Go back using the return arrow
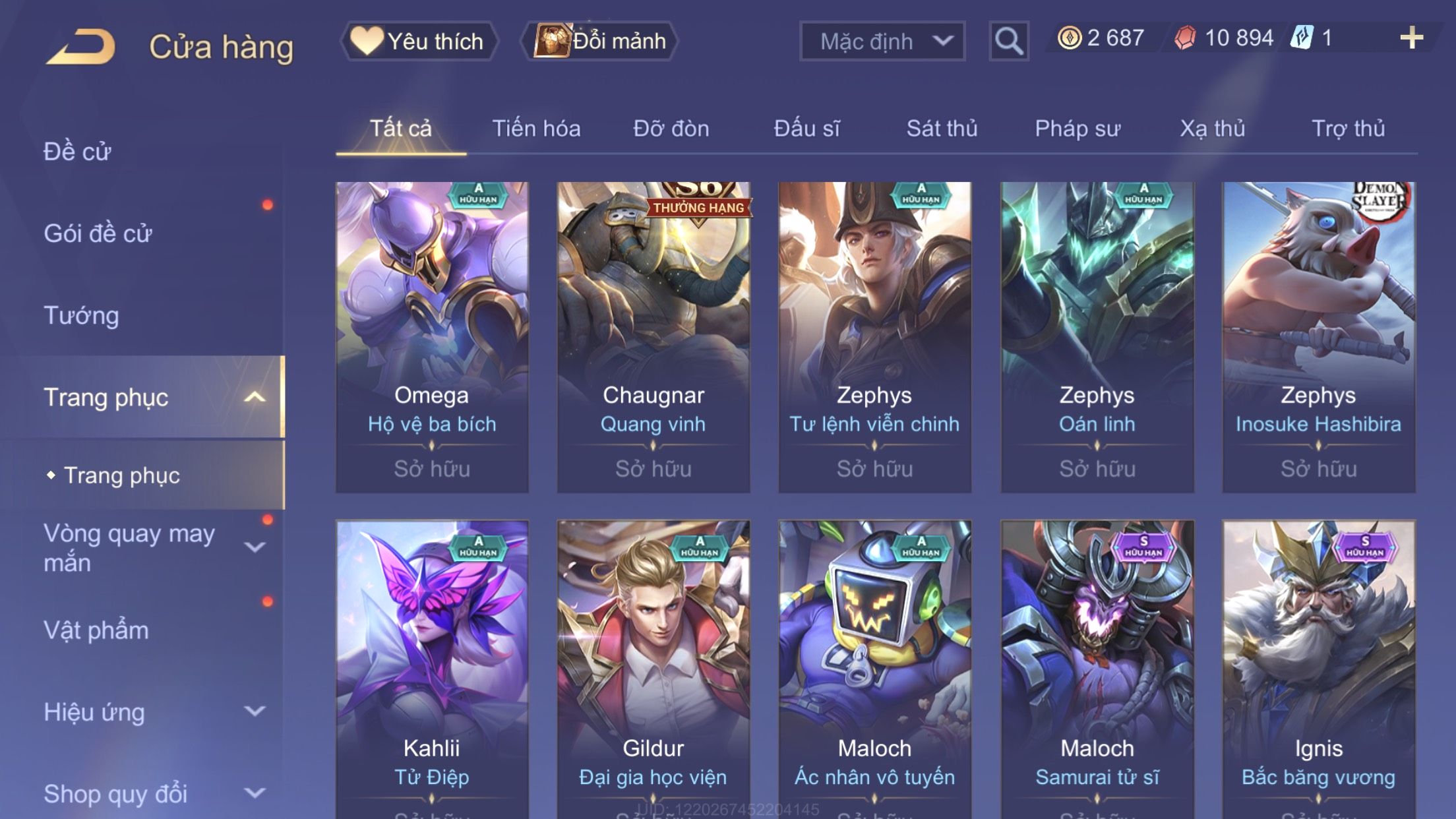Screen dimensions: 1456x819 pos(80,46)
